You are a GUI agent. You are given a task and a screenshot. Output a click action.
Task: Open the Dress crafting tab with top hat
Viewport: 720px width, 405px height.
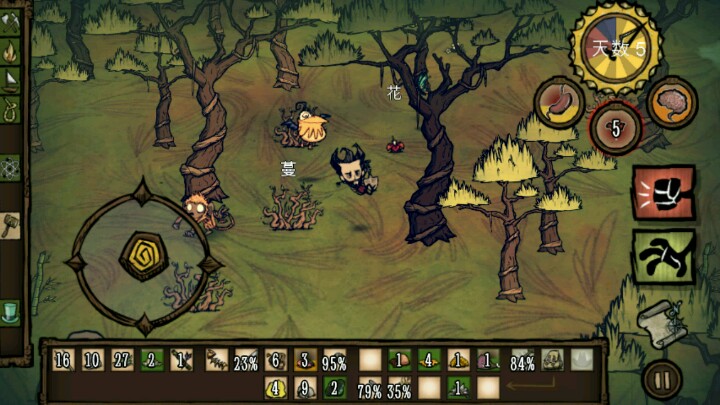coord(13,311)
